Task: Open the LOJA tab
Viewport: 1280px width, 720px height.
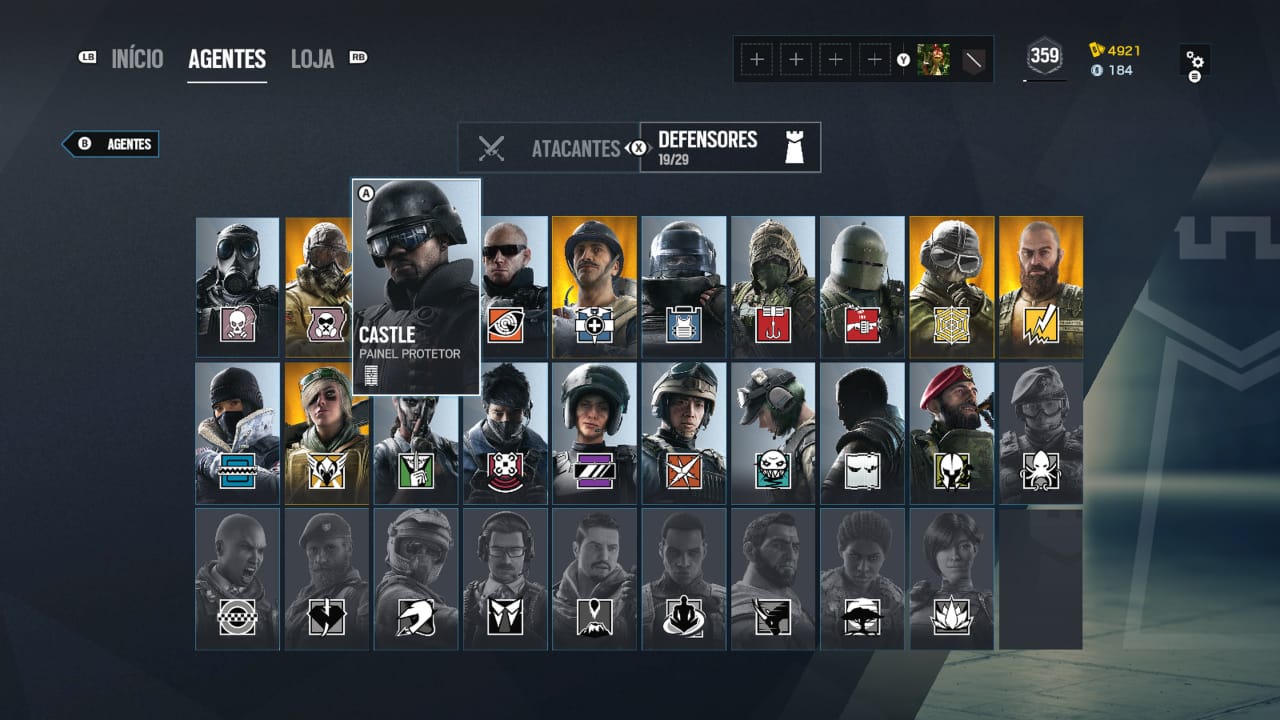Action: coord(313,58)
